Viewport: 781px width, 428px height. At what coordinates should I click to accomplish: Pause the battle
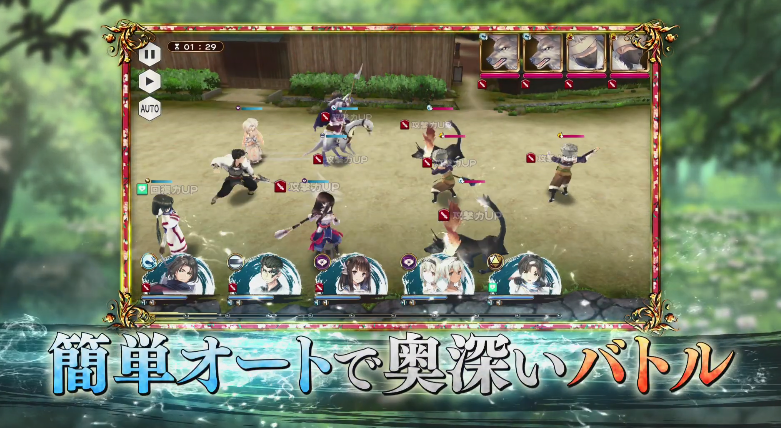(x=149, y=53)
